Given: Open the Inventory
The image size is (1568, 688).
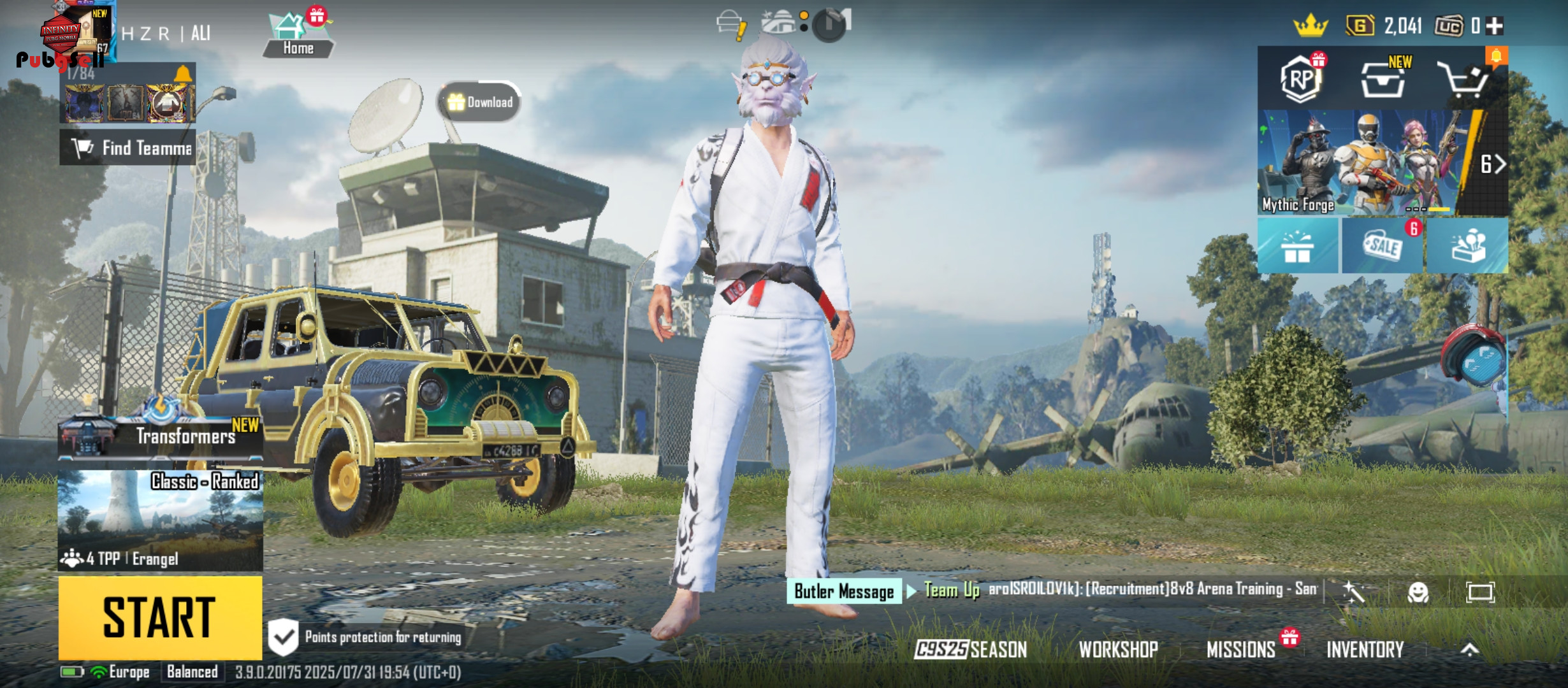Looking at the screenshot, I should pos(1365,649).
